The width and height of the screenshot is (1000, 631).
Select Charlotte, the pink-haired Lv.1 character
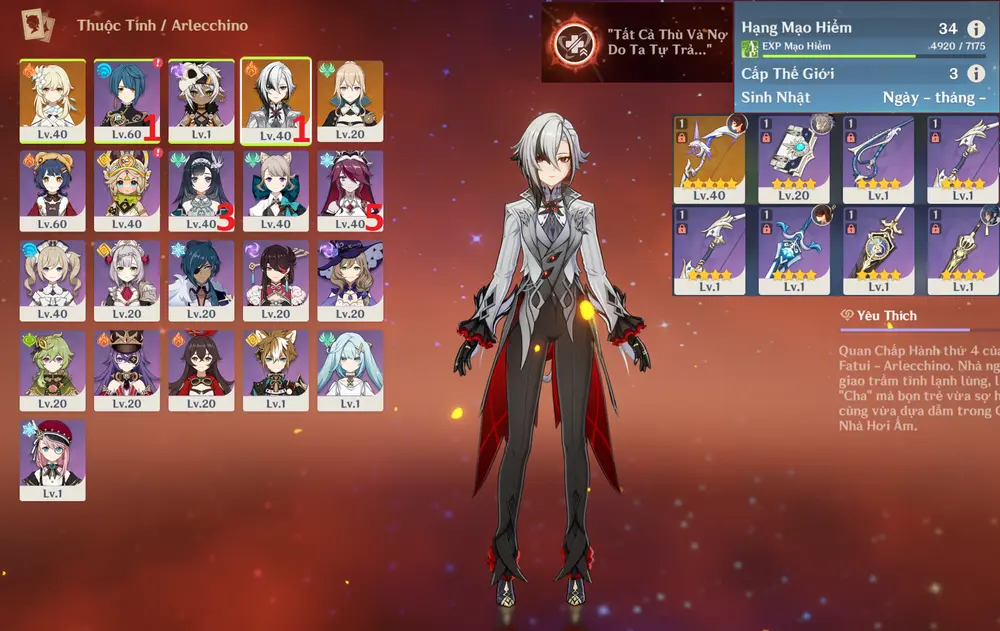click(52, 459)
